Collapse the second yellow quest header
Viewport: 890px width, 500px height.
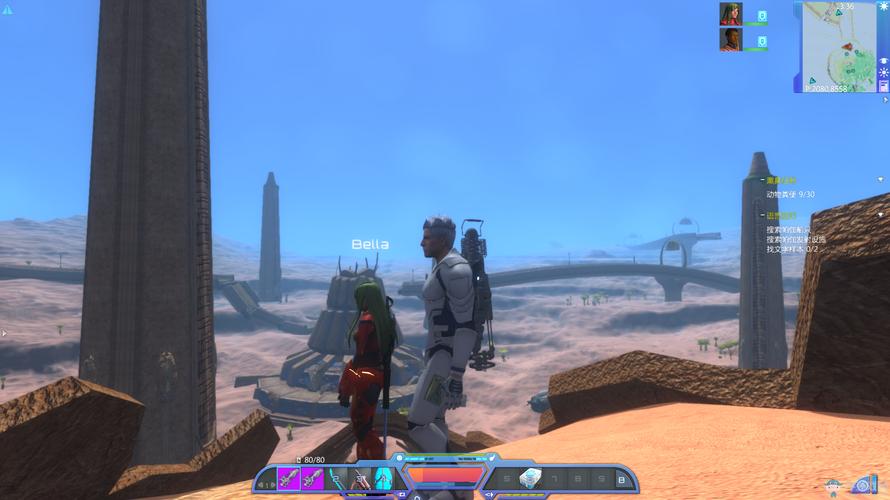pyautogui.click(x=762, y=215)
